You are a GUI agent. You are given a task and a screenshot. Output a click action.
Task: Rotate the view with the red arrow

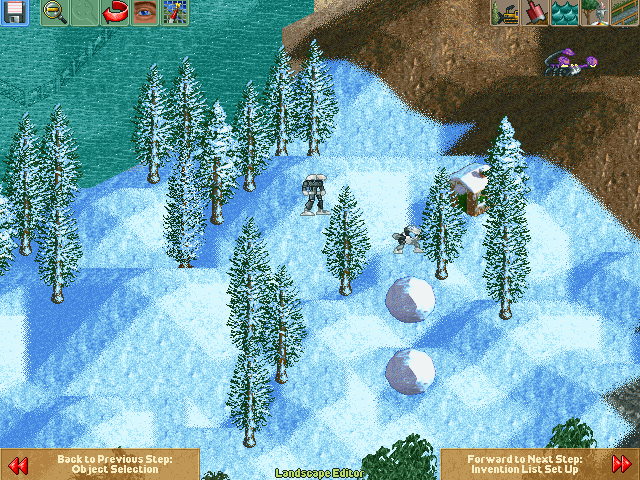pyautogui.click(x=116, y=13)
